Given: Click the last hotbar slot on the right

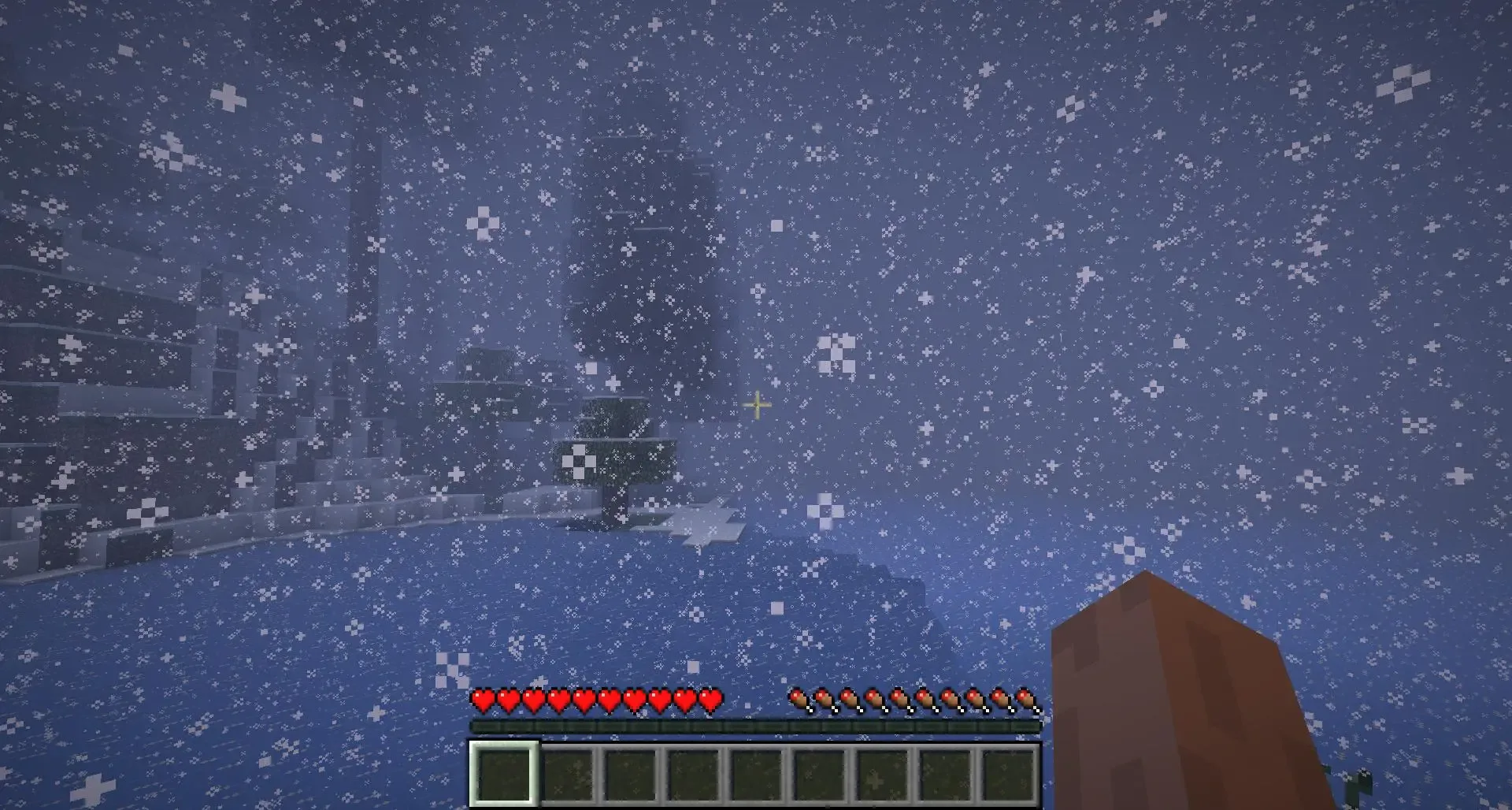Looking at the screenshot, I should (x=1008, y=776).
